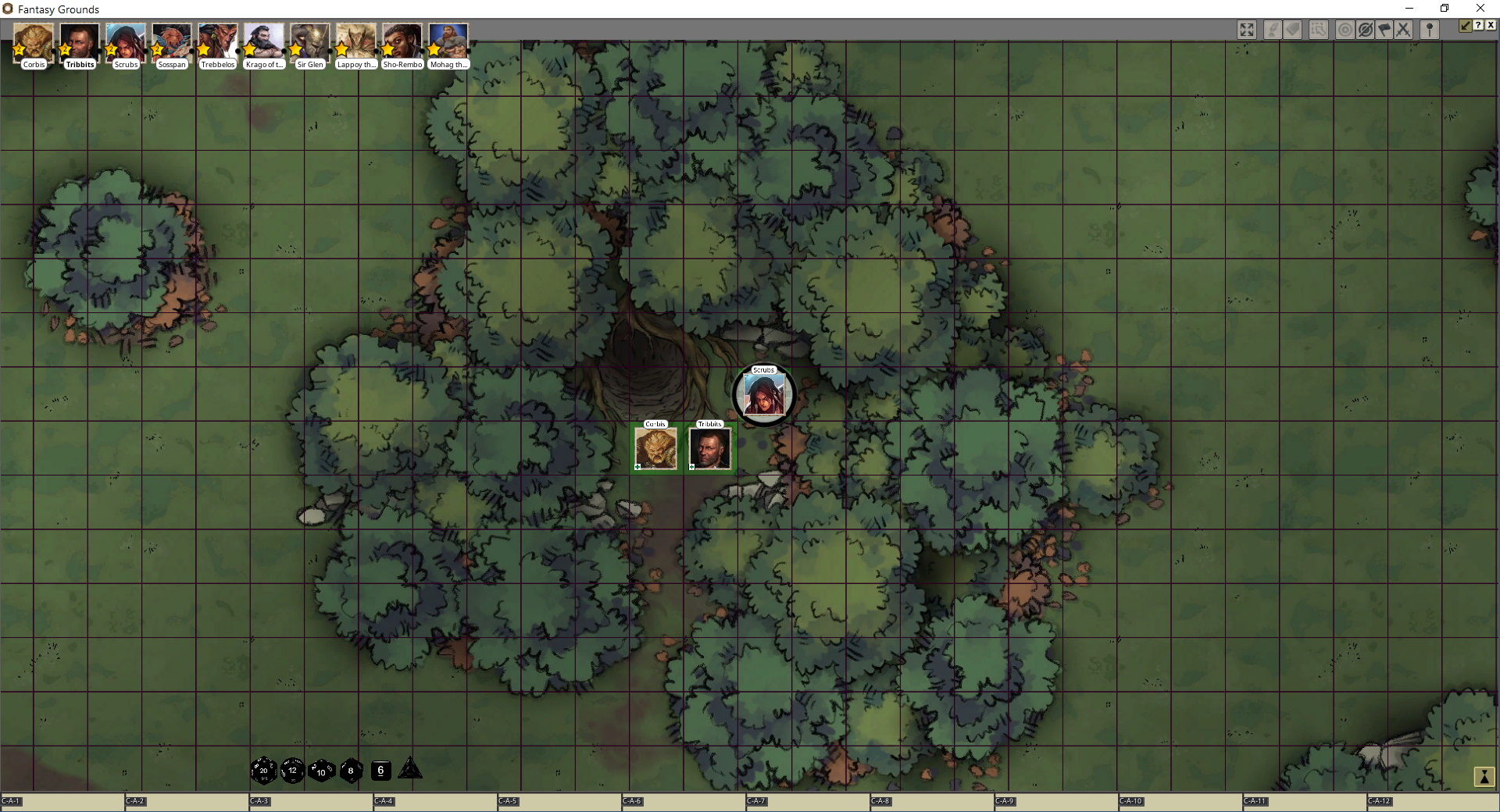Choose the Sosspan portrait in party bar
Viewport: 1500px width, 812px height.
(x=172, y=43)
